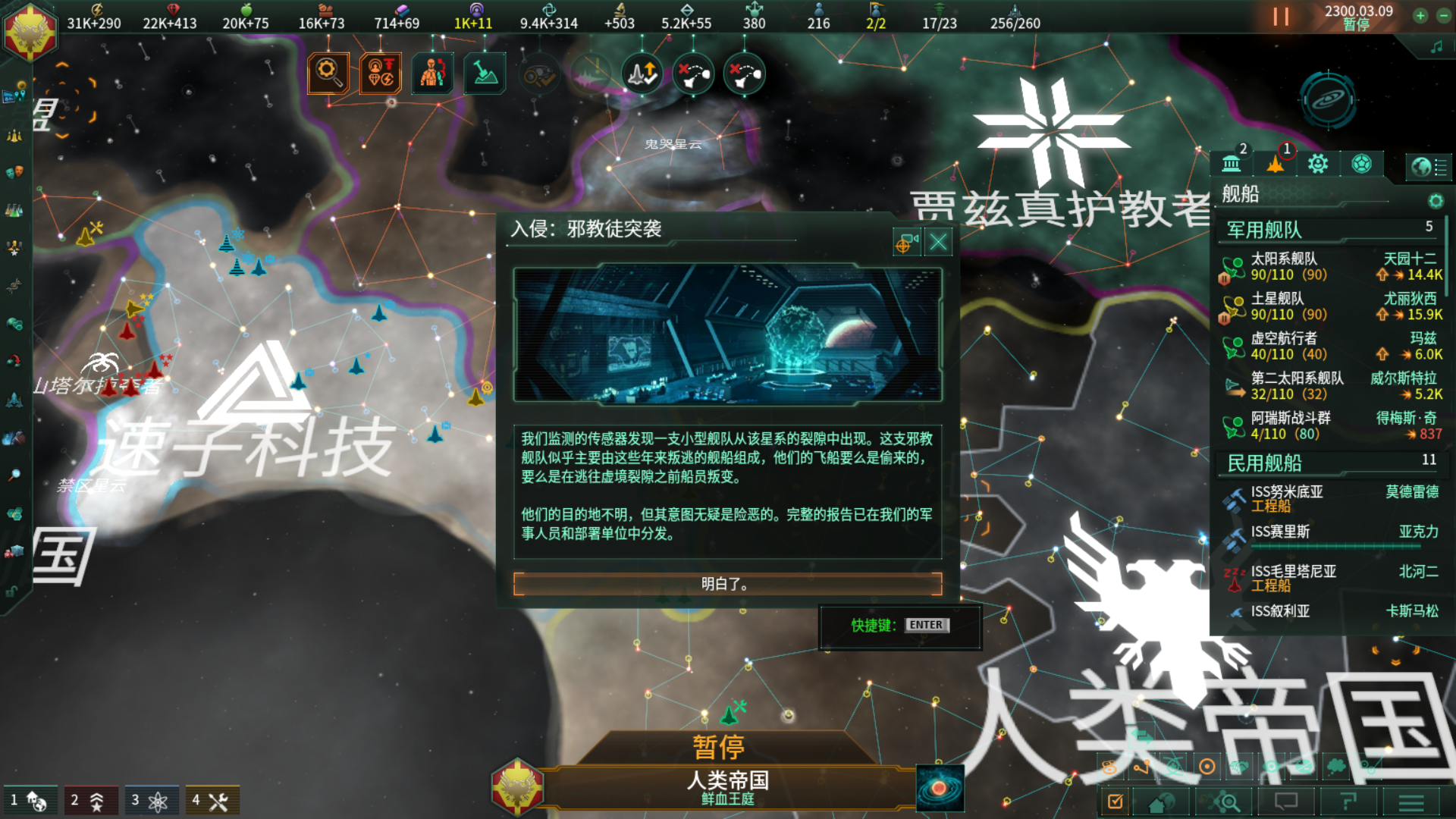Switch to the fleets tab showing 1
1456x819 pixels.
[x=1276, y=162]
